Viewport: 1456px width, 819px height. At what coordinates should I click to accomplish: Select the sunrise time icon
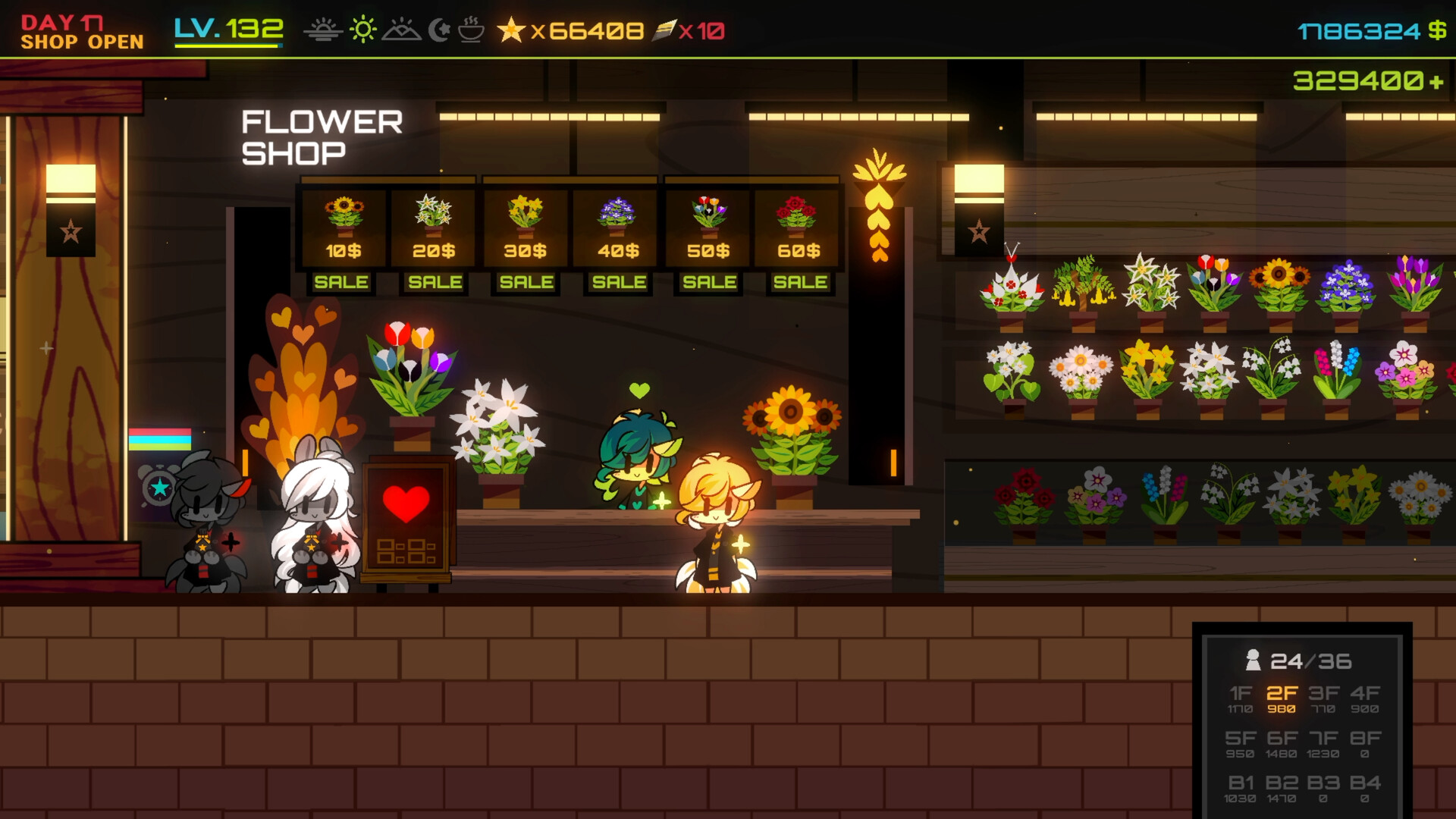click(x=325, y=30)
